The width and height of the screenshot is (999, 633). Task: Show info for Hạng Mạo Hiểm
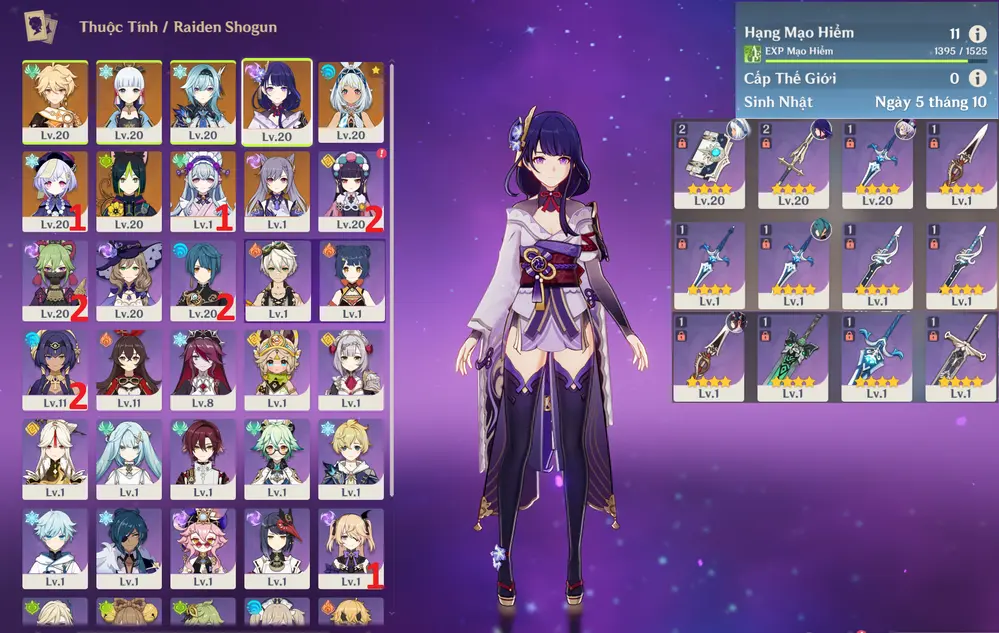tap(977, 34)
